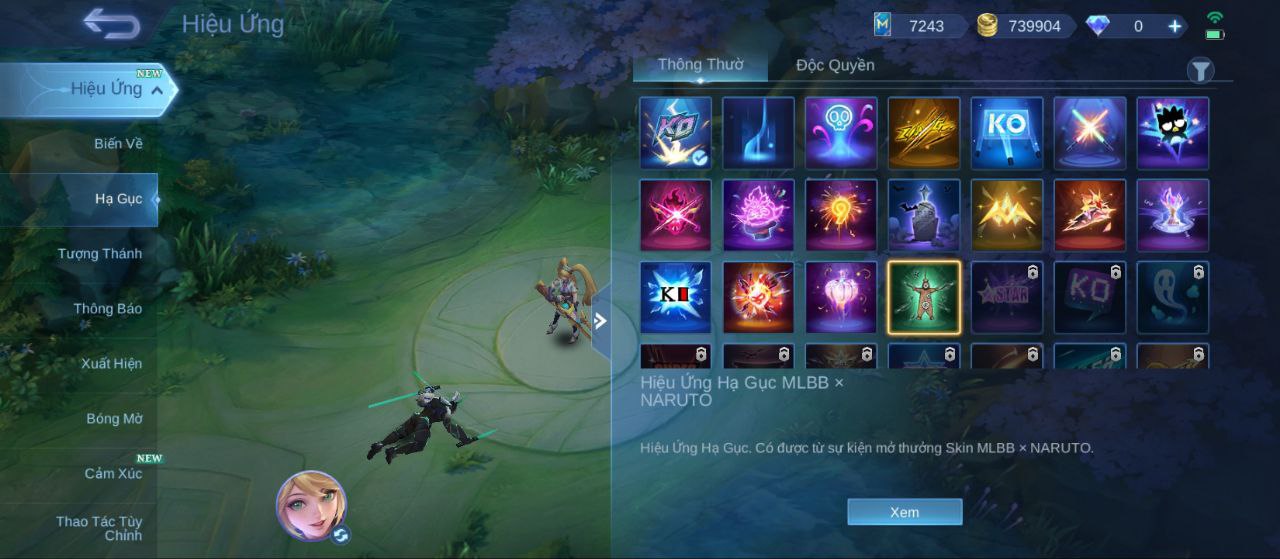Open the Biến Về effects category

pos(118,144)
